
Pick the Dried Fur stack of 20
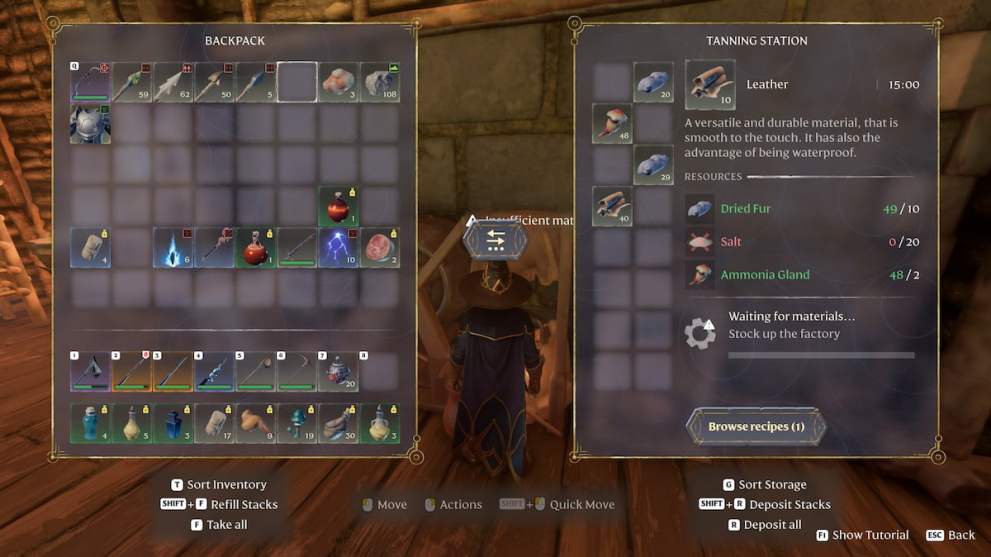coord(653,83)
